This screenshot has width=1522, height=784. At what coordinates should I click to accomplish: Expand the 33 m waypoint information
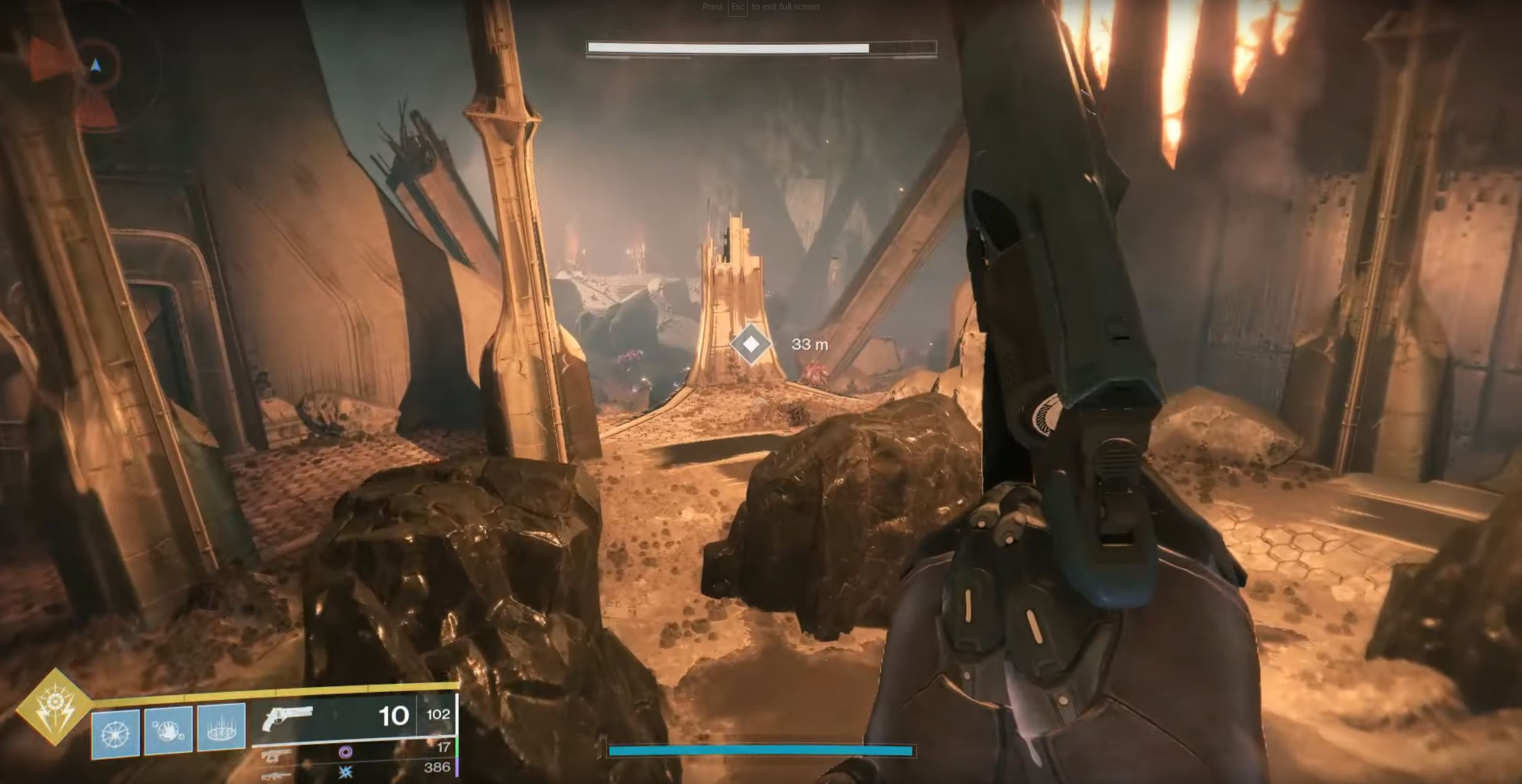[810, 343]
